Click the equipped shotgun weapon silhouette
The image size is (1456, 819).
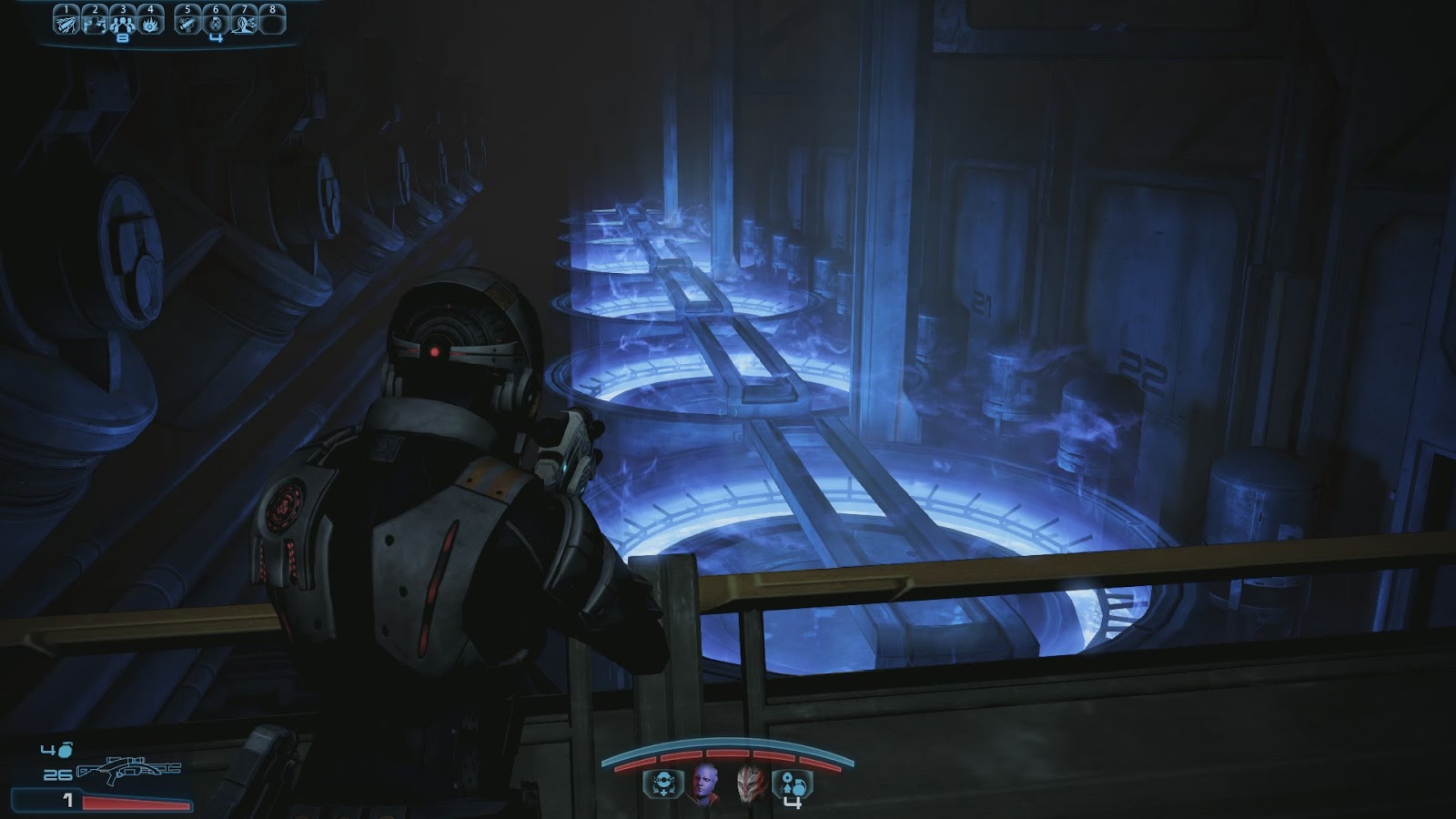click(x=129, y=770)
